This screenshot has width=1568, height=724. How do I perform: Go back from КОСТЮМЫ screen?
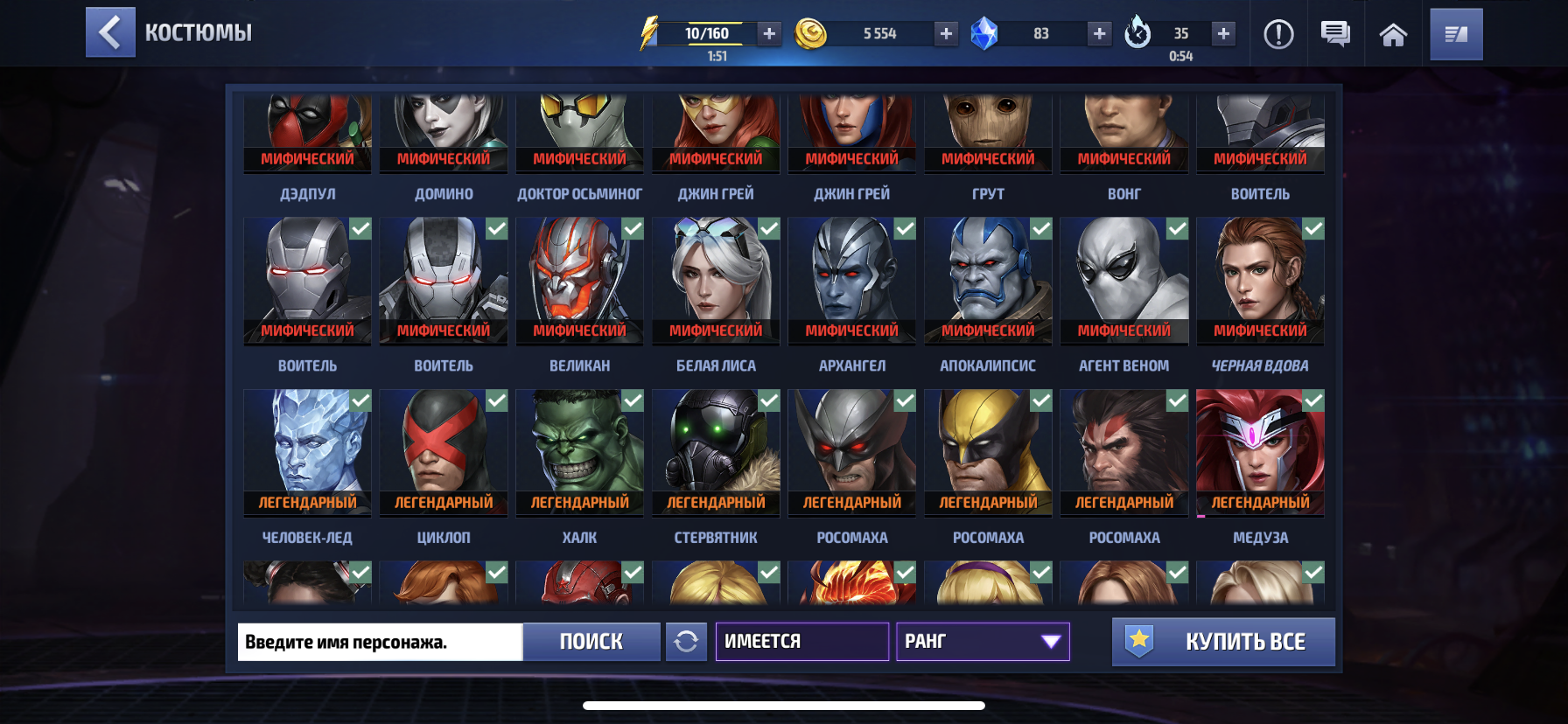110,32
